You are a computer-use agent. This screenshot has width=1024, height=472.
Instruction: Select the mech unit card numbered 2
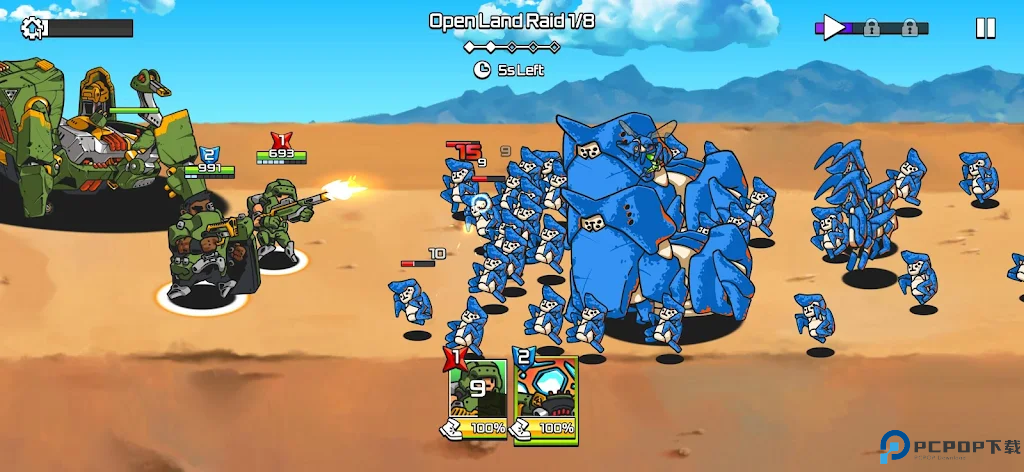(x=546, y=397)
